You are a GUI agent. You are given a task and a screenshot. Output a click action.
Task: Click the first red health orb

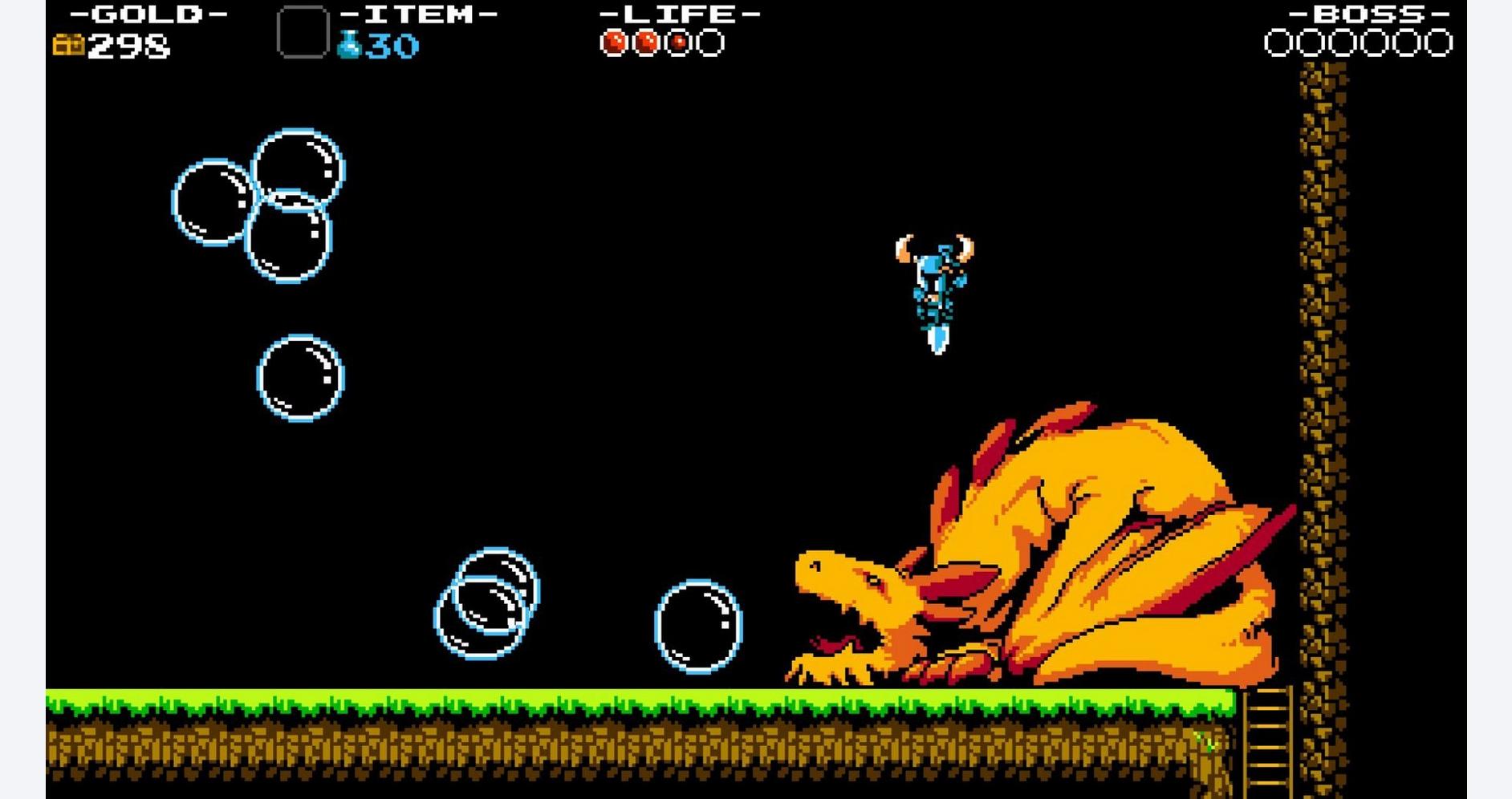click(x=616, y=41)
